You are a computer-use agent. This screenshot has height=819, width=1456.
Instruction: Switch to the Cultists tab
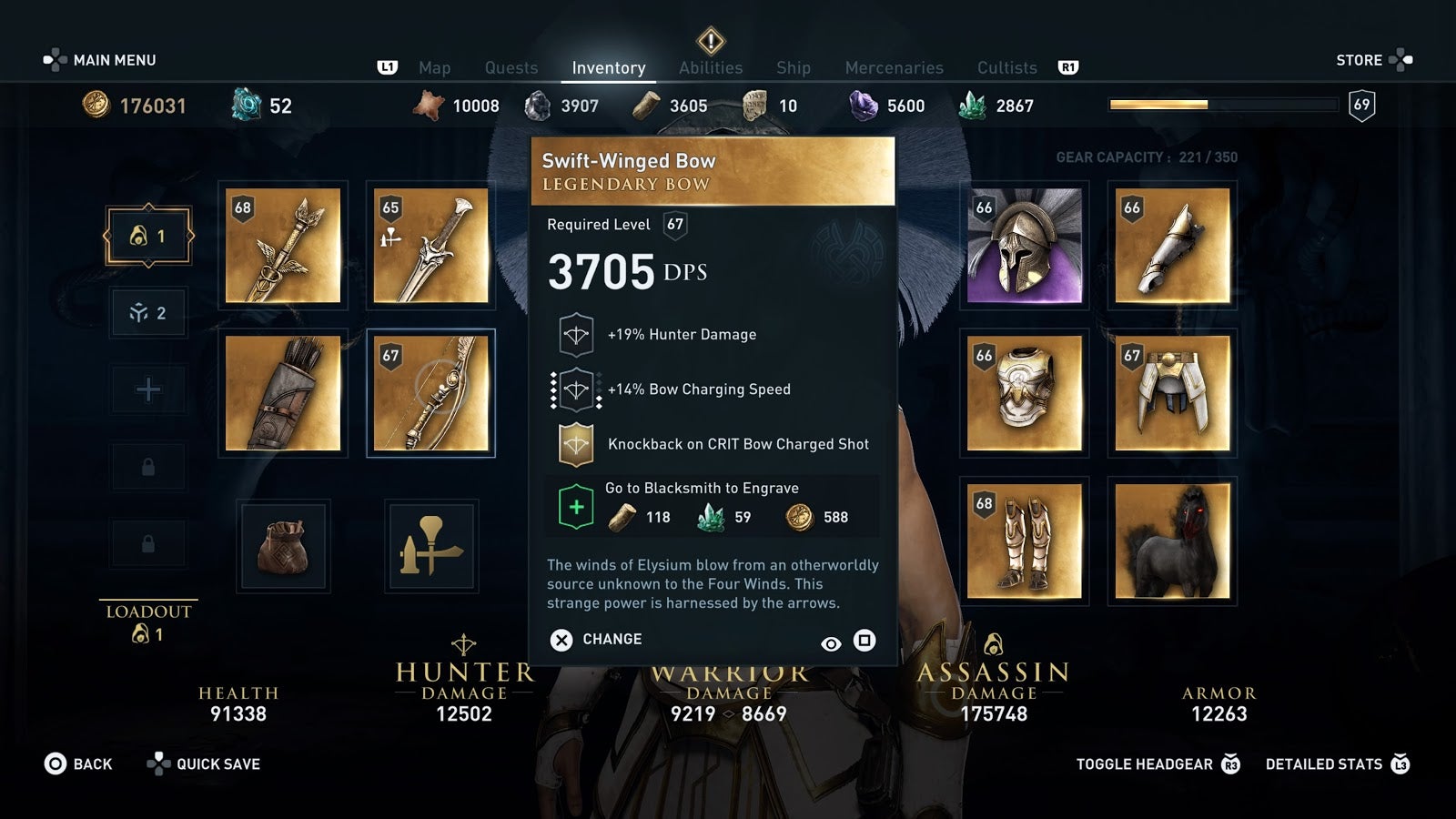[x=1006, y=68]
